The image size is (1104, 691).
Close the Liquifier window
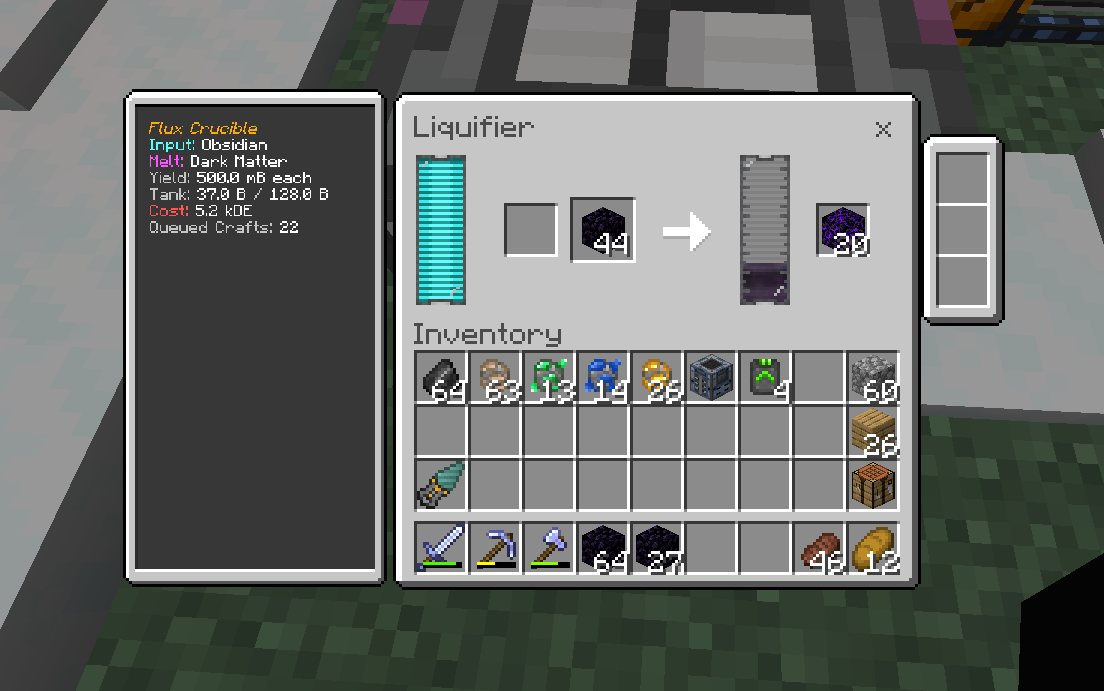tap(883, 129)
